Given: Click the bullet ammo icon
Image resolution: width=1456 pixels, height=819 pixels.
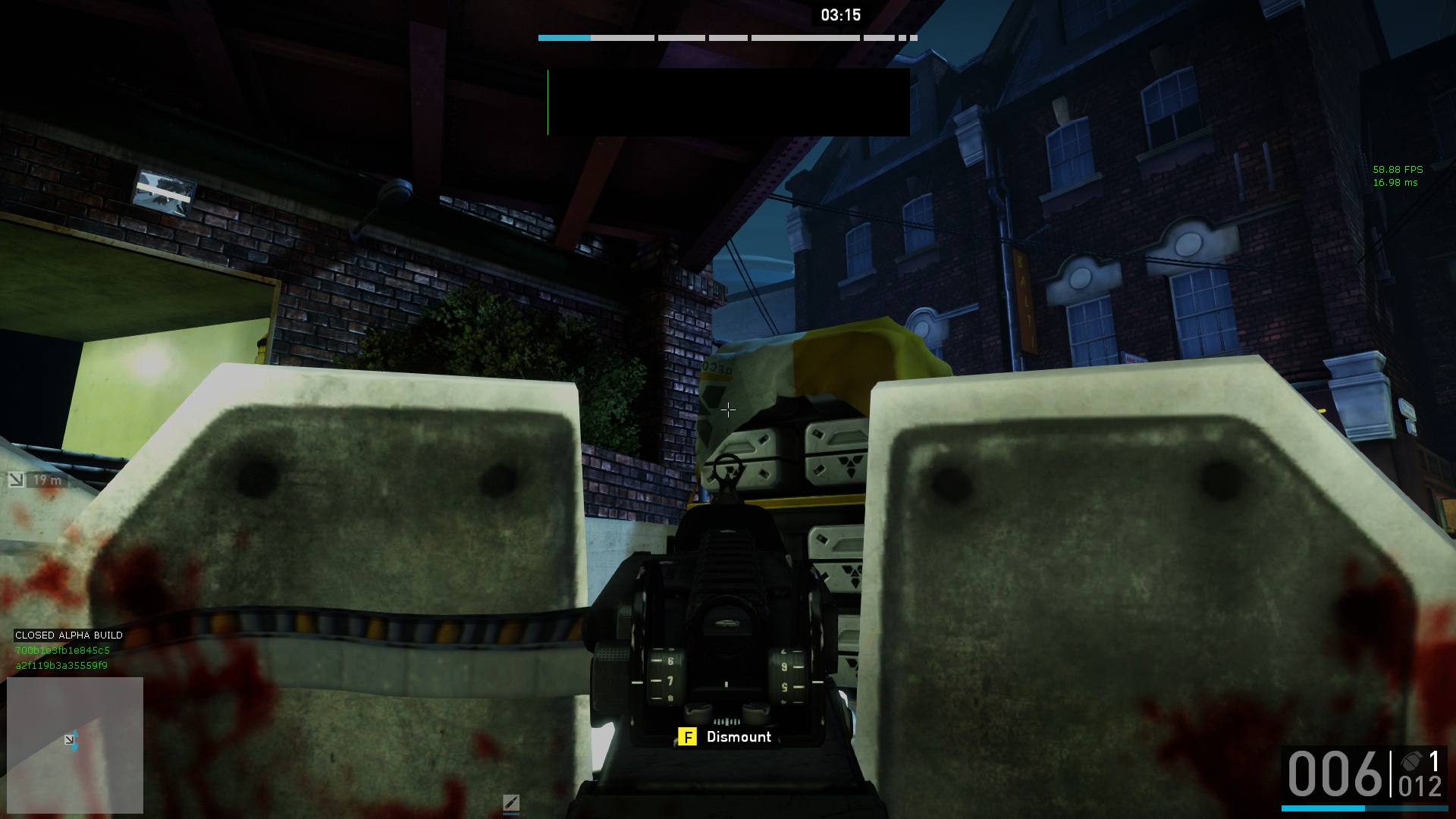Looking at the screenshot, I should pyautogui.click(x=510, y=802).
